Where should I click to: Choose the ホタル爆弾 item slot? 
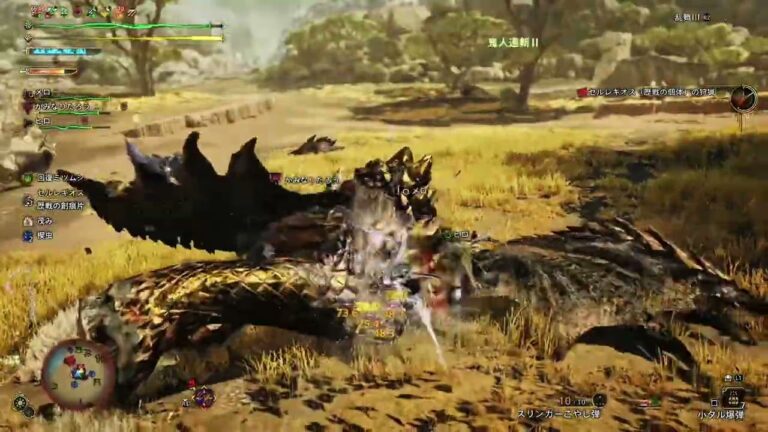[733, 398]
